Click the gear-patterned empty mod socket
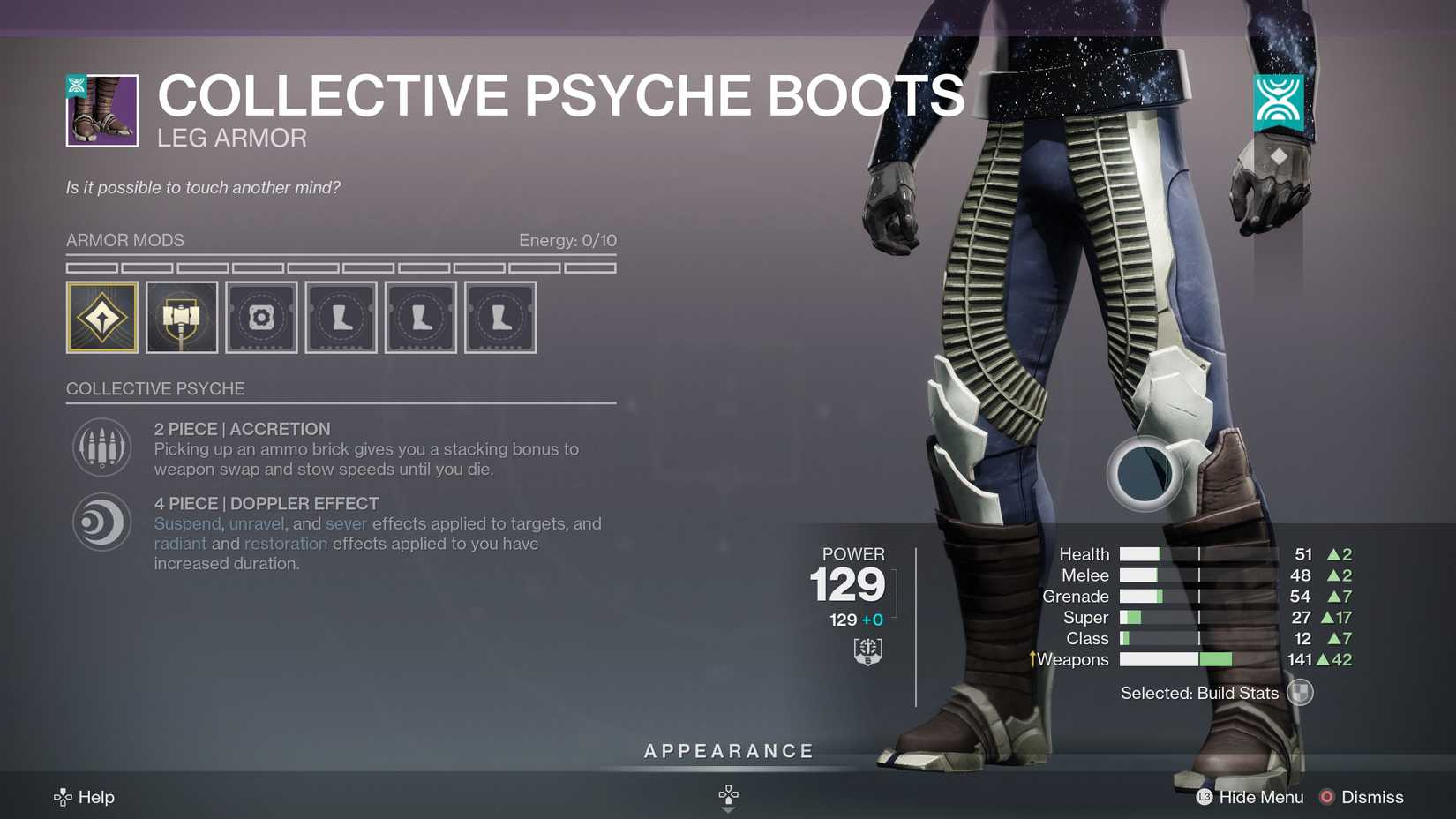This screenshot has width=1456, height=819. [261, 316]
